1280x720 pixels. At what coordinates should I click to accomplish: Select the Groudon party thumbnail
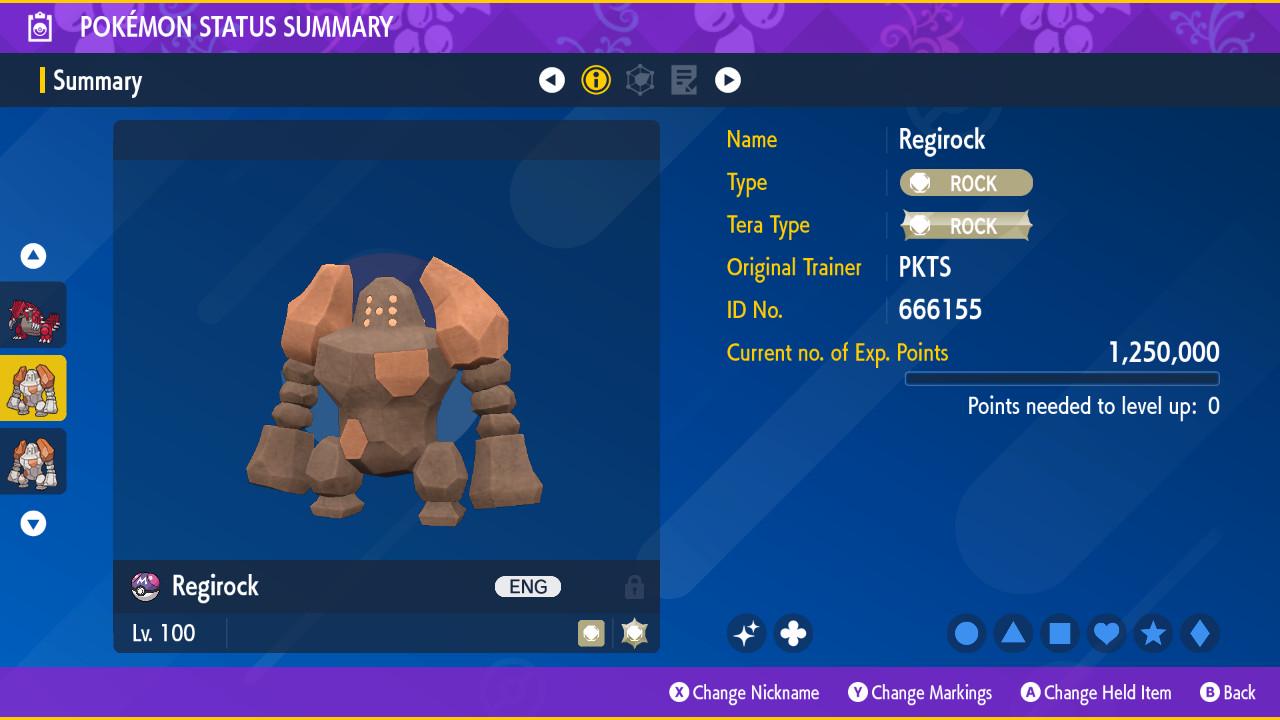(34, 315)
